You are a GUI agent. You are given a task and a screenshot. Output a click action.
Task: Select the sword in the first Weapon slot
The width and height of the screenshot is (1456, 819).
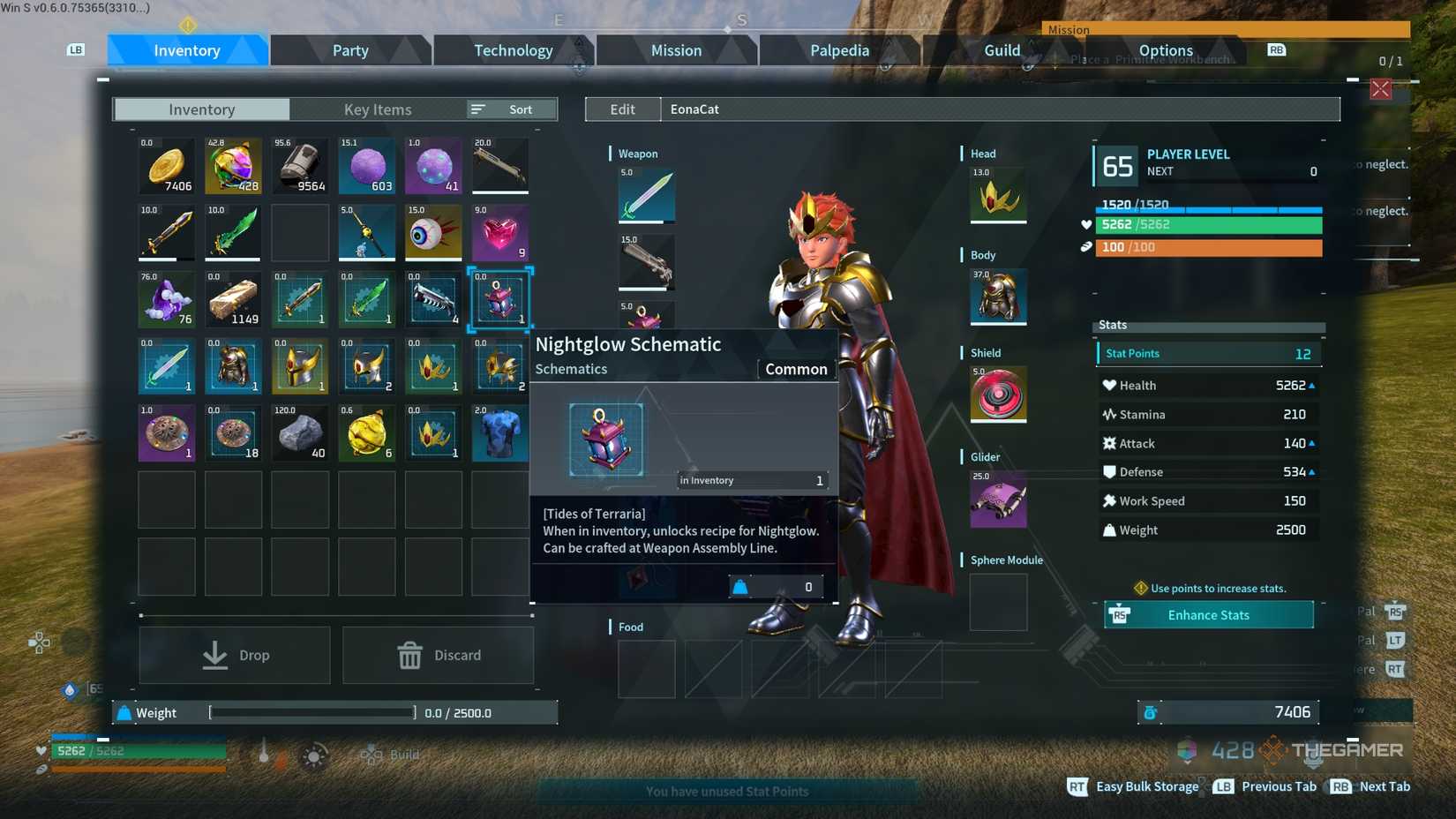coord(646,194)
